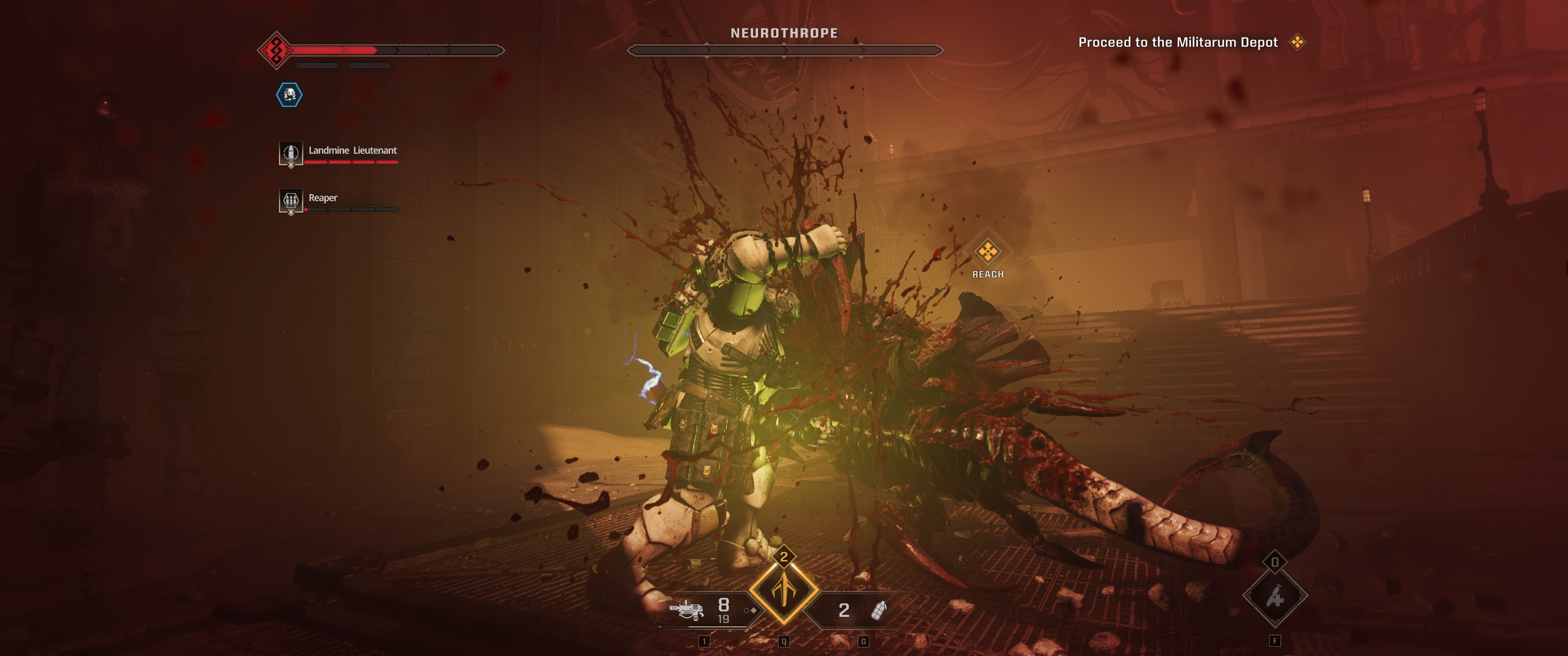Click the Landmine Lieutenant squadmate icon
Image resolution: width=1568 pixels, height=656 pixels.
[290, 152]
